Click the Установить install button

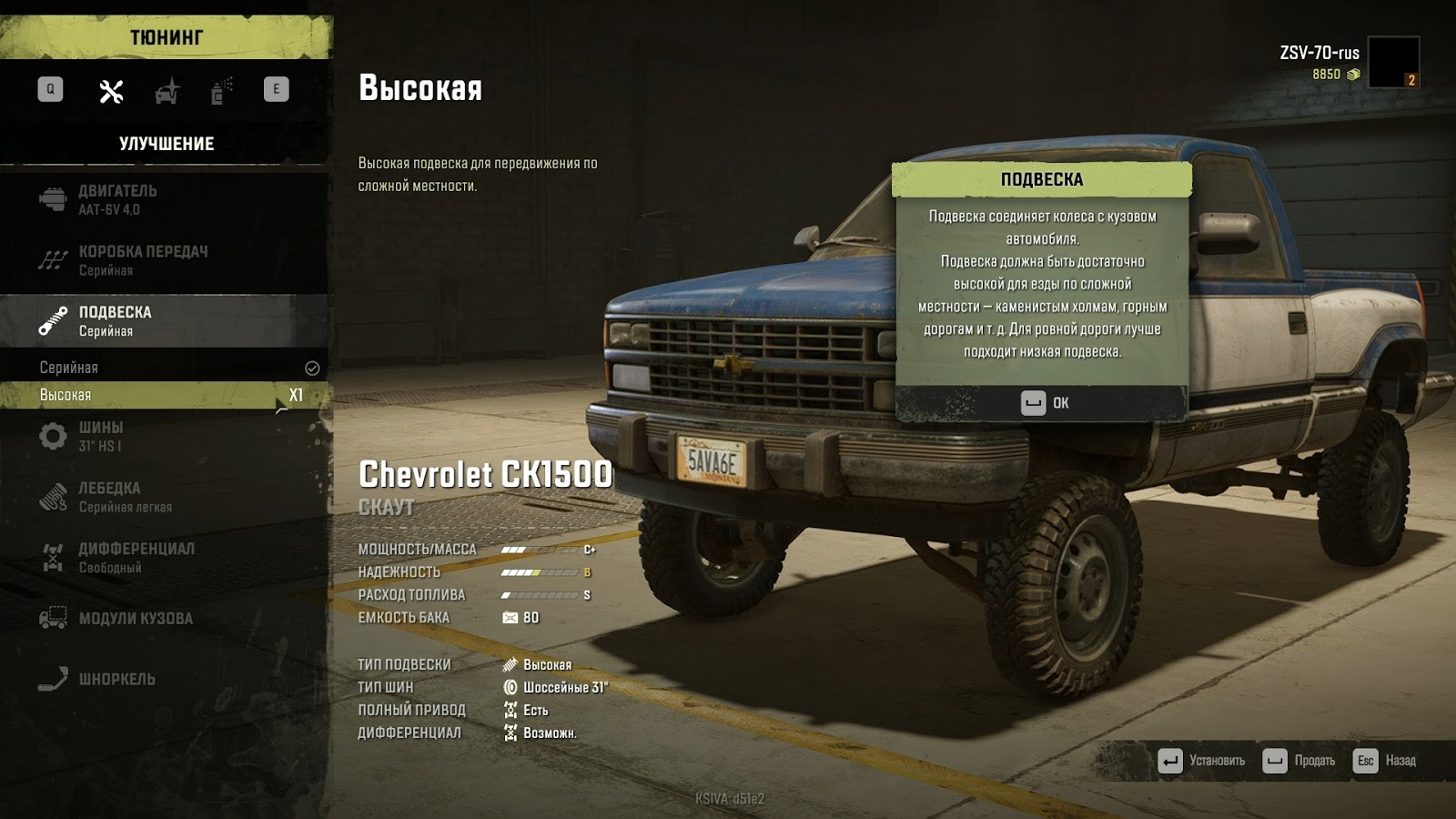pos(1201,761)
